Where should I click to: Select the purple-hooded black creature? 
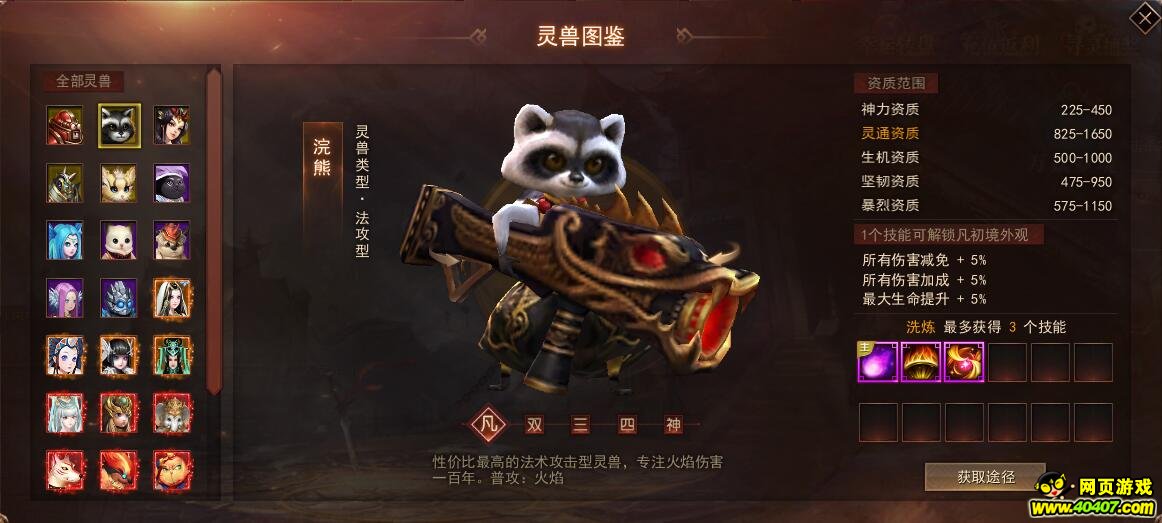coord(172,183)
